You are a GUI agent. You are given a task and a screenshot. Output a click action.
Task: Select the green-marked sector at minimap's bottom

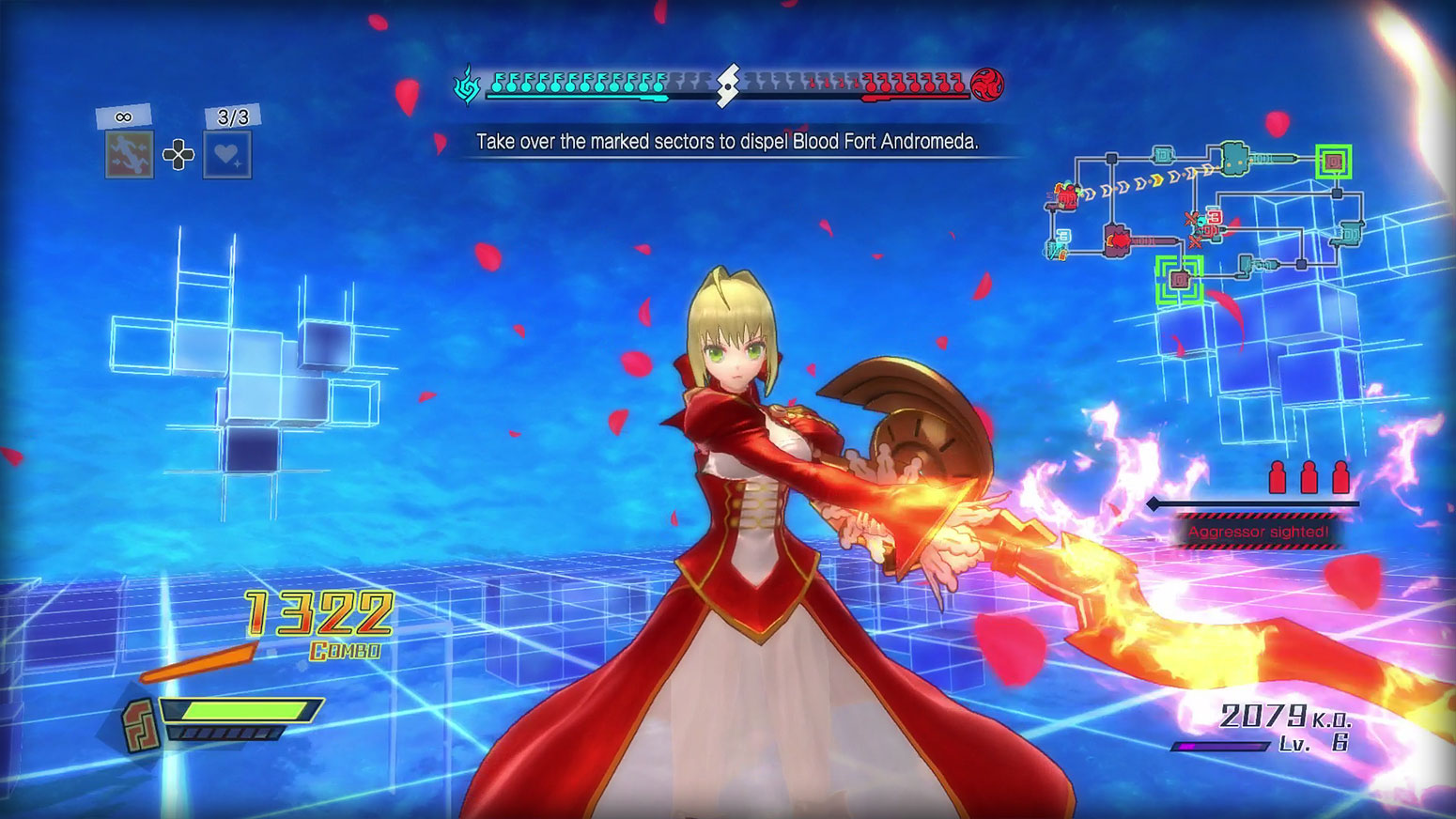point(1180,280)
